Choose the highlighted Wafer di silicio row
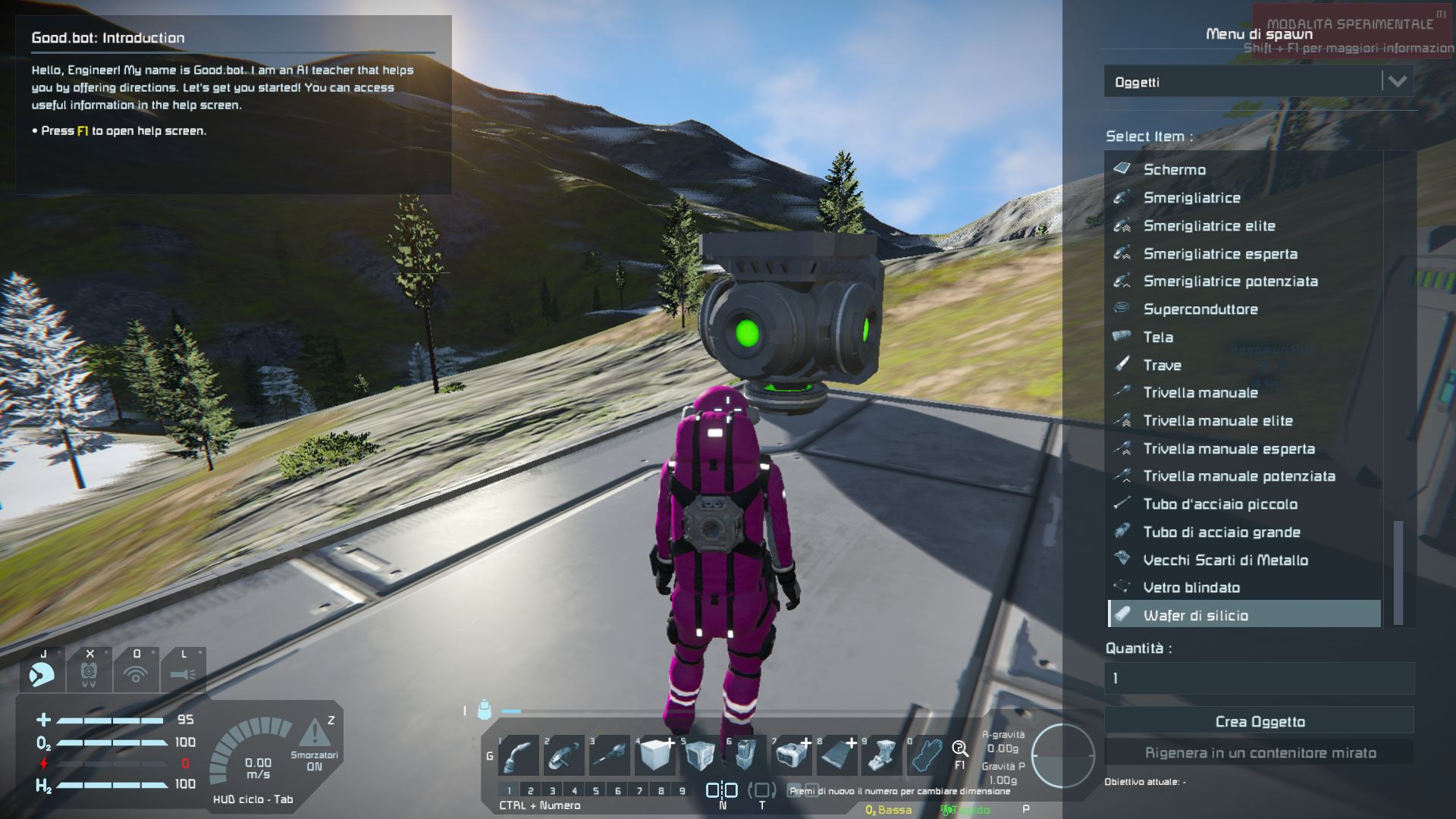 [1244, 615]
